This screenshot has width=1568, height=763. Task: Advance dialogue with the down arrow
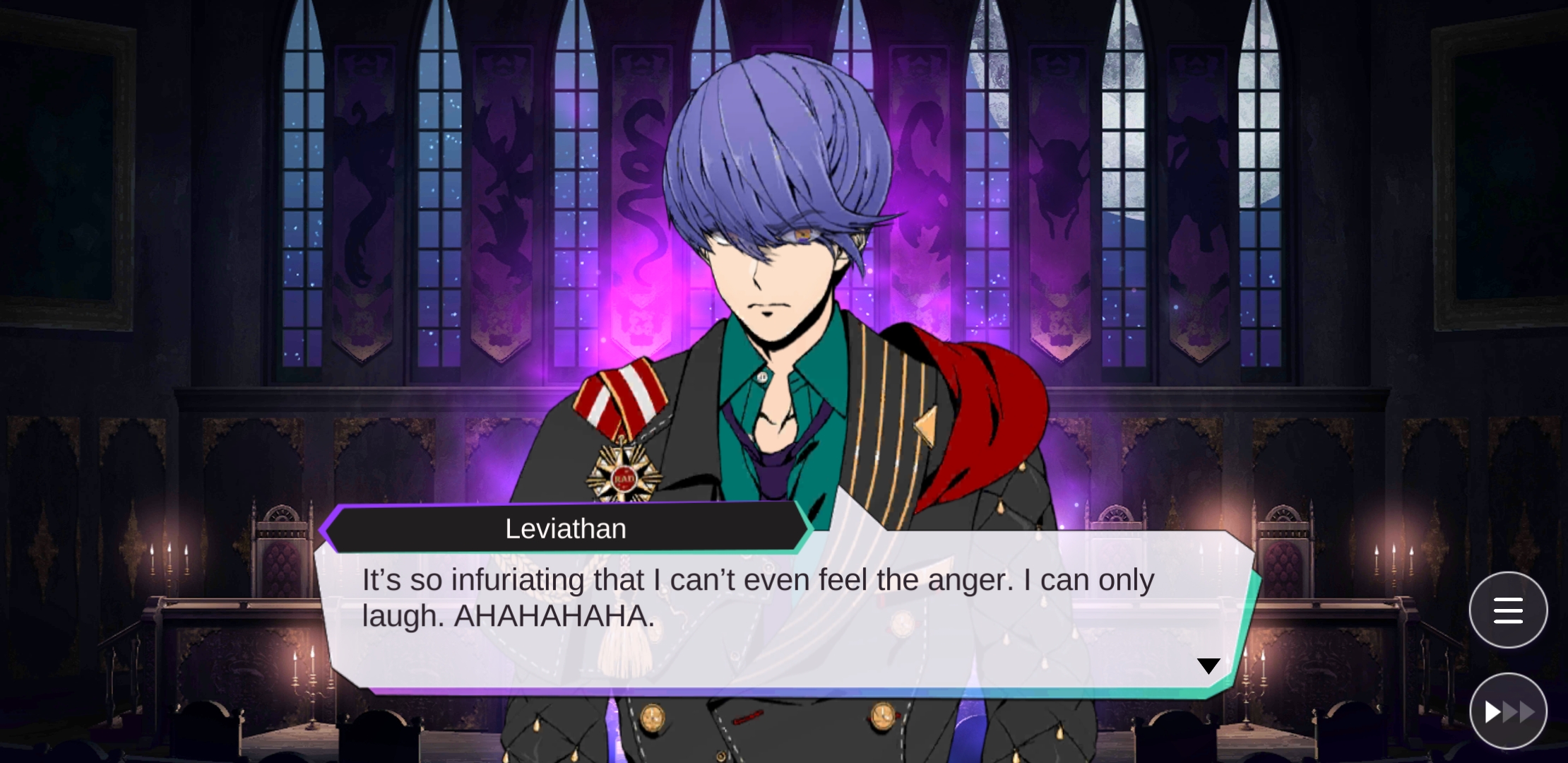pos(1208,666)
